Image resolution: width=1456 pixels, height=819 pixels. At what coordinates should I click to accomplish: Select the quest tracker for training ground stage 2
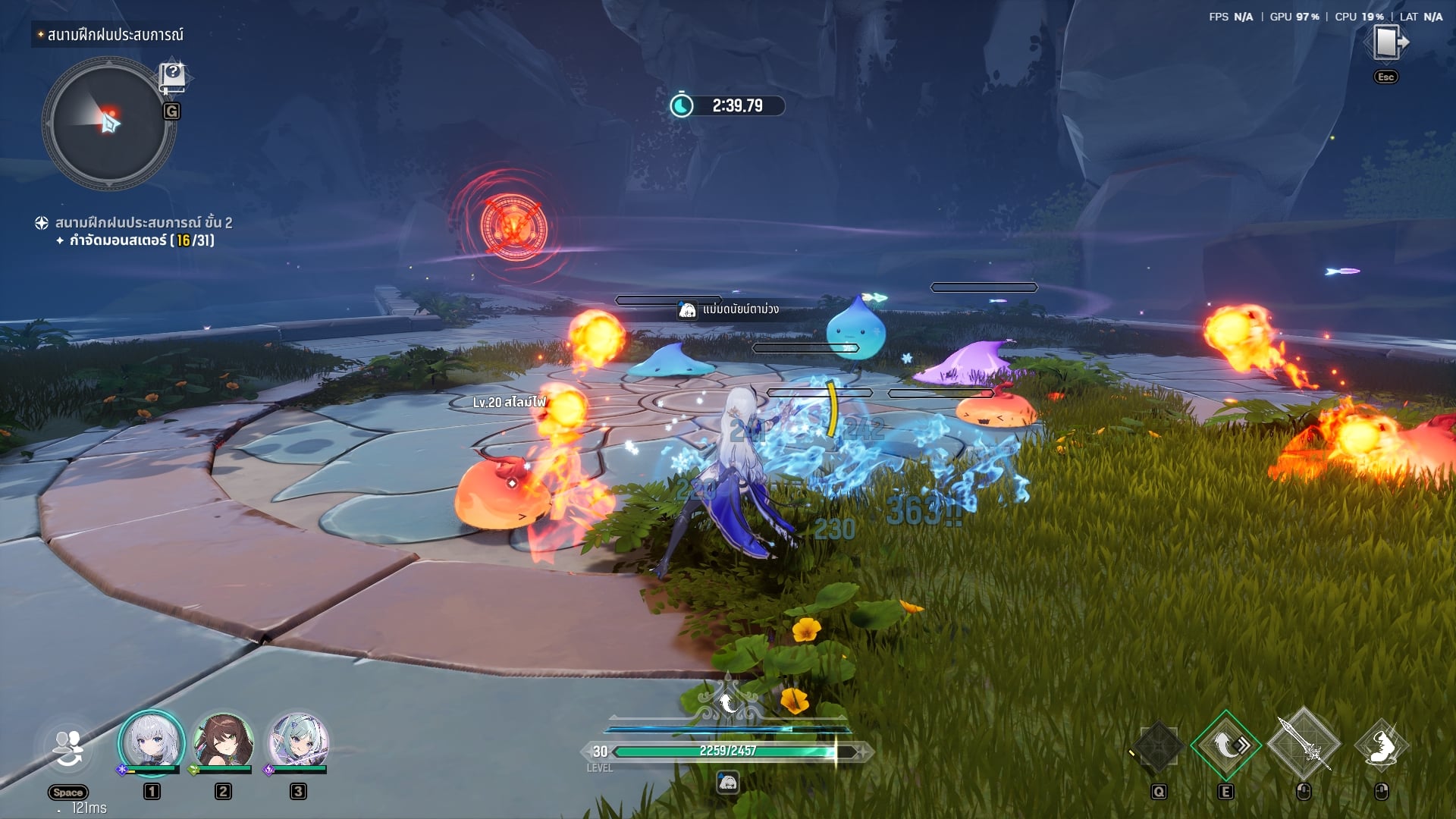[143, 223]
